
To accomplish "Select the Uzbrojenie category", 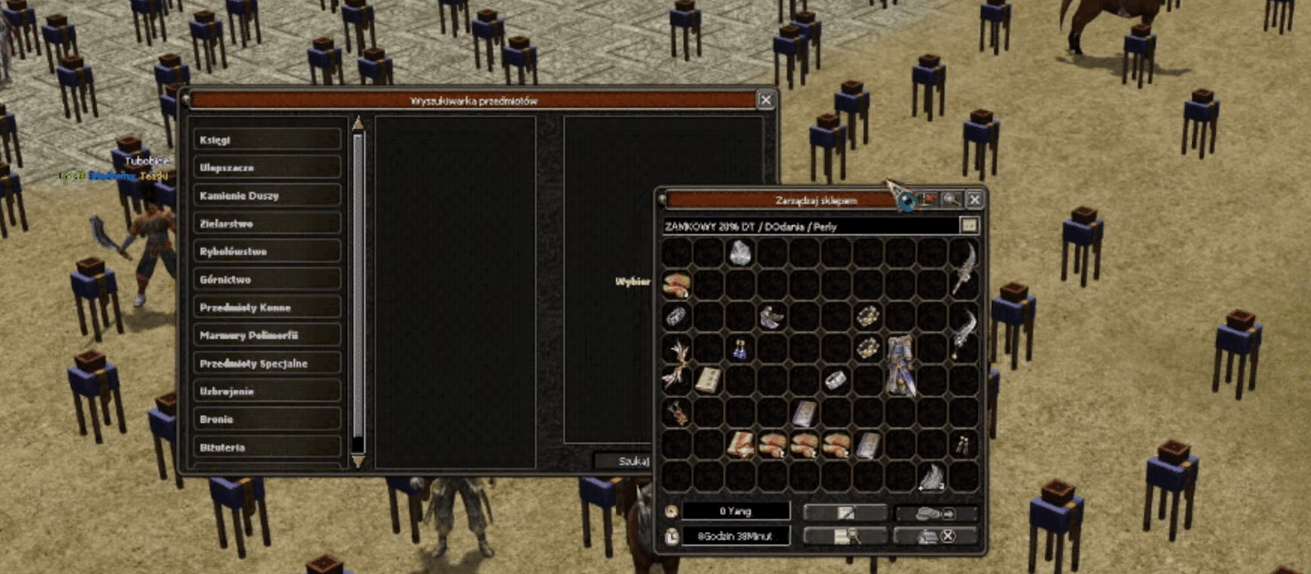I will [267, 392].
